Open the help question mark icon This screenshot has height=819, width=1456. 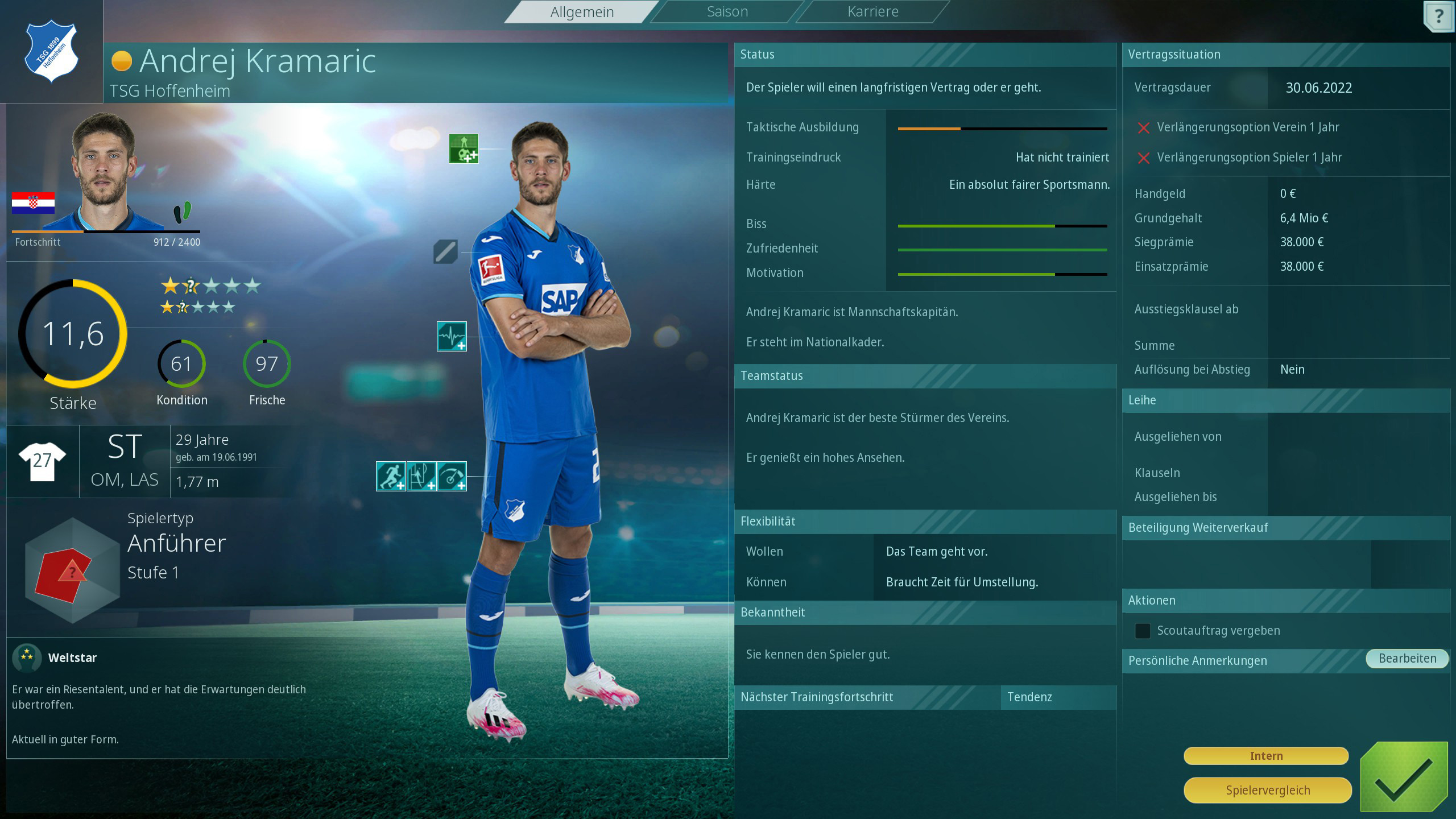1439,15
